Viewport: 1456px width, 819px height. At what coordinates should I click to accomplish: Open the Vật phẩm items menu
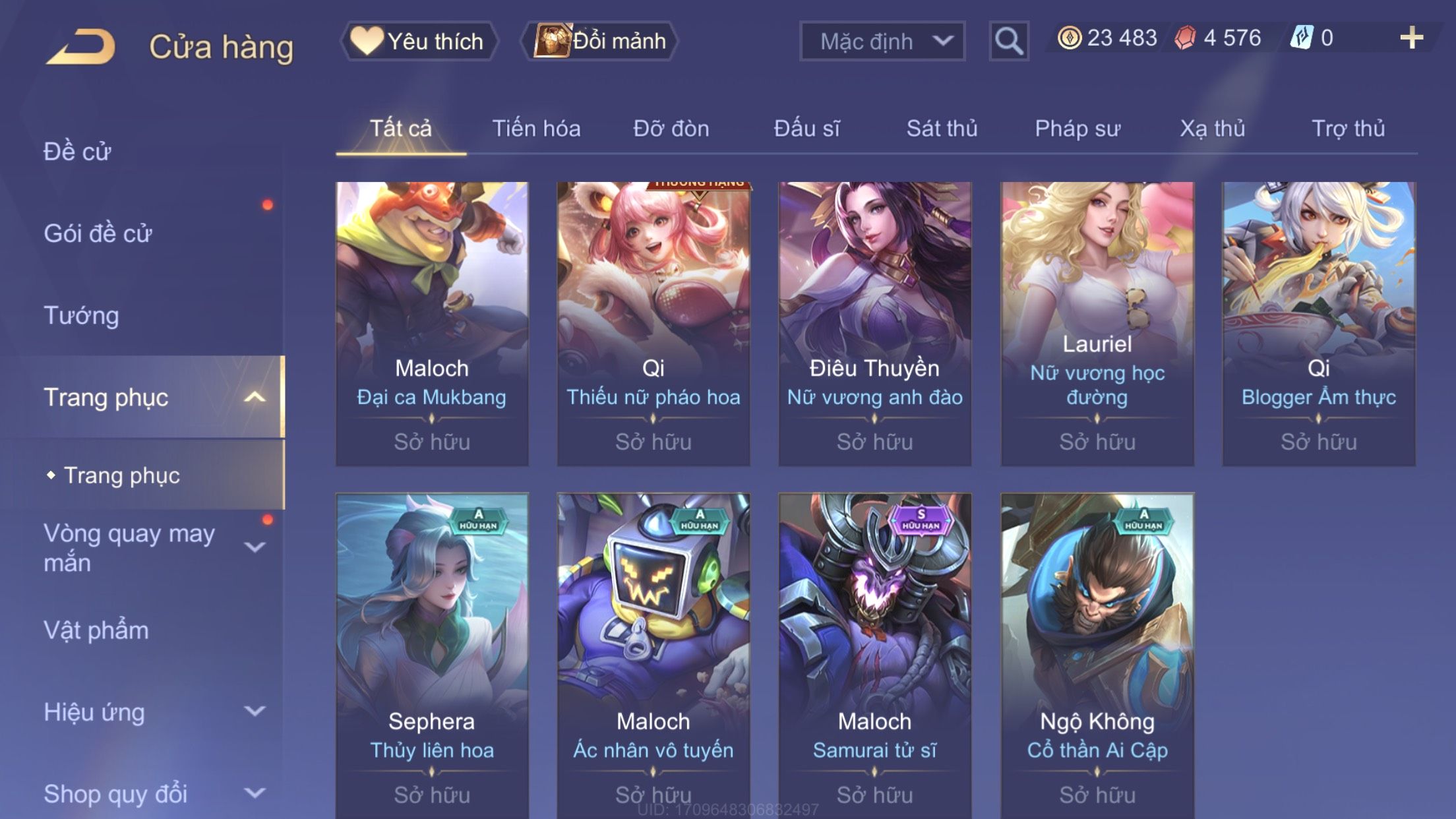click(96, 630)
